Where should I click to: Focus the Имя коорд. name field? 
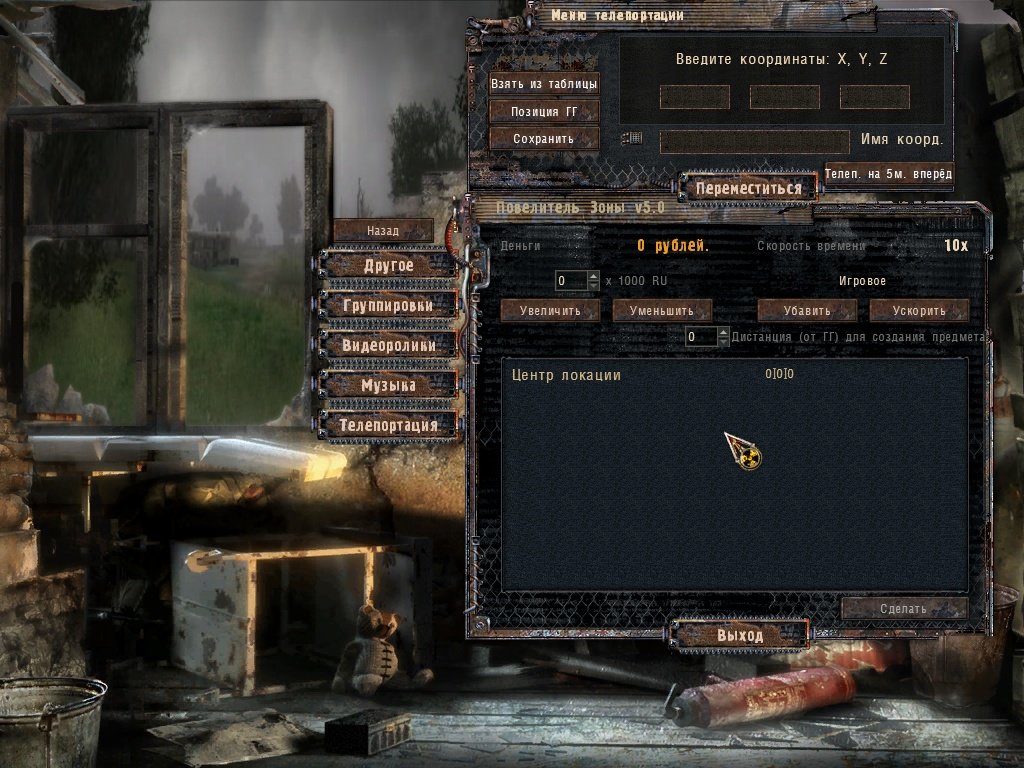754,141
